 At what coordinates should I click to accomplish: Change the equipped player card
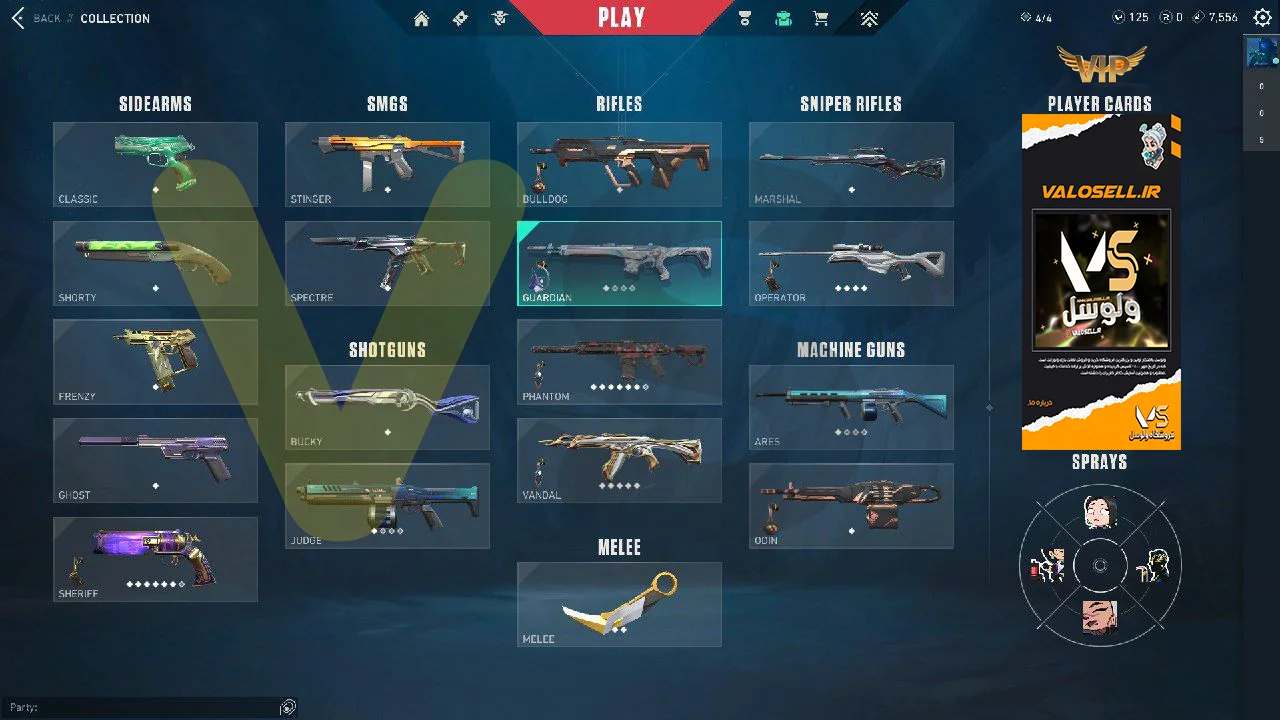(x=1101, y=282)
